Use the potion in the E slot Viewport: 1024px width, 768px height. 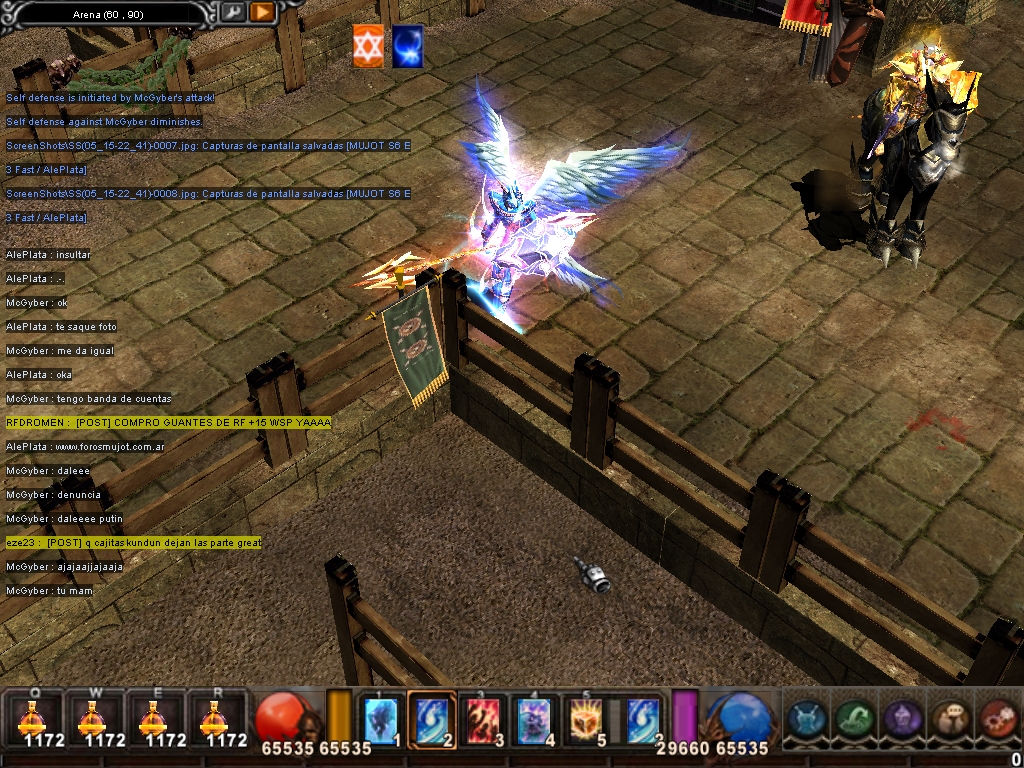click(x=152, y=718)
